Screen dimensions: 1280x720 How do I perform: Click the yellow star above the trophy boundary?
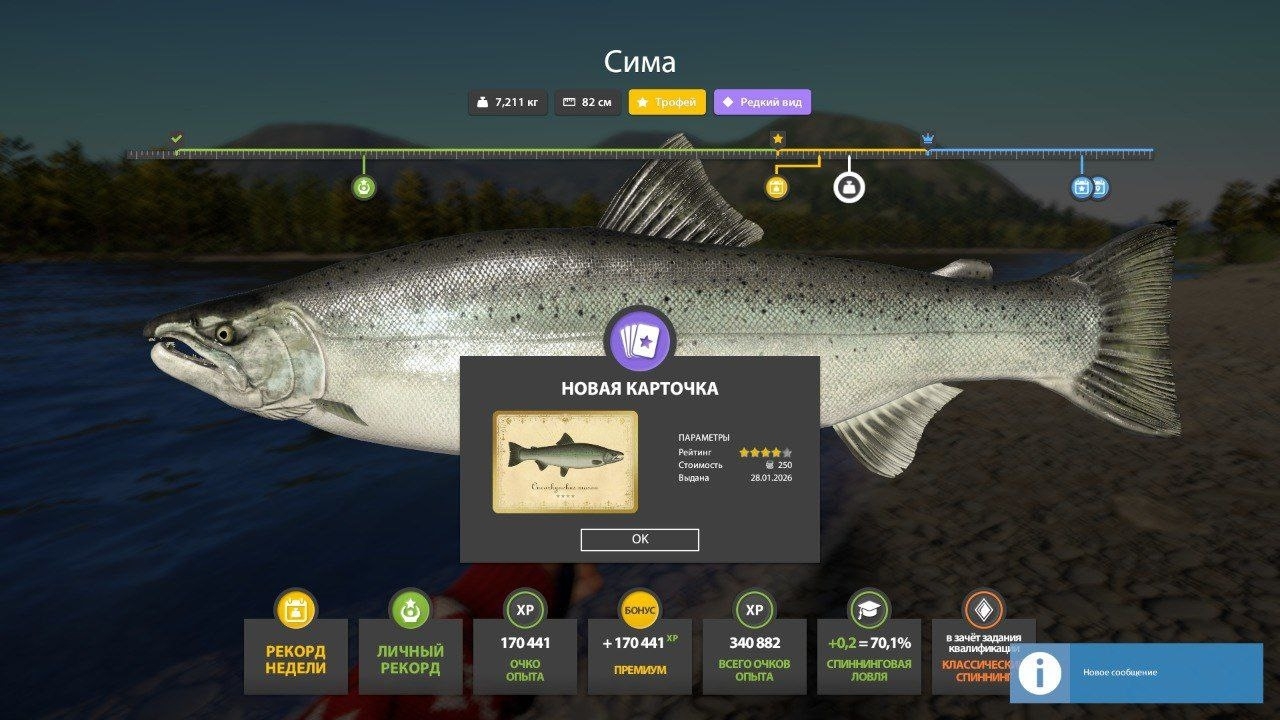point(779,139)
